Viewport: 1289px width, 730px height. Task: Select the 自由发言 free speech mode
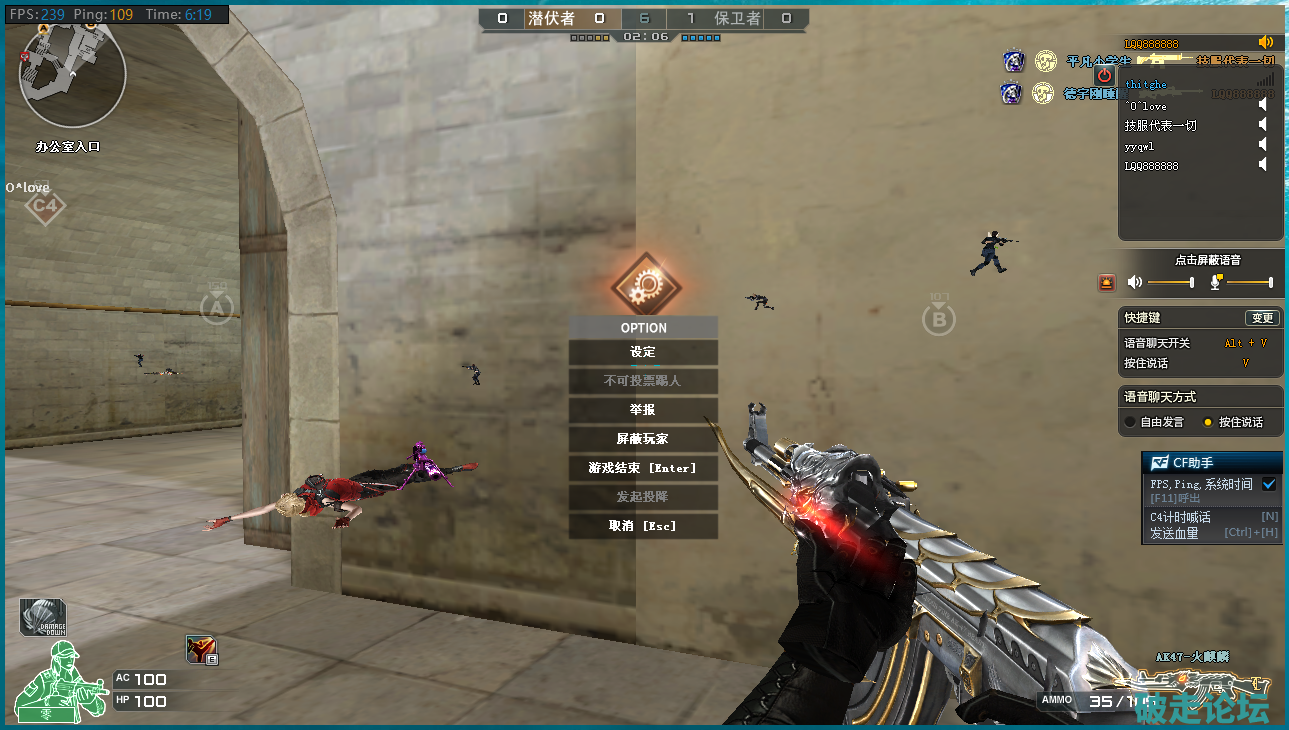(x=1130, y=422)
